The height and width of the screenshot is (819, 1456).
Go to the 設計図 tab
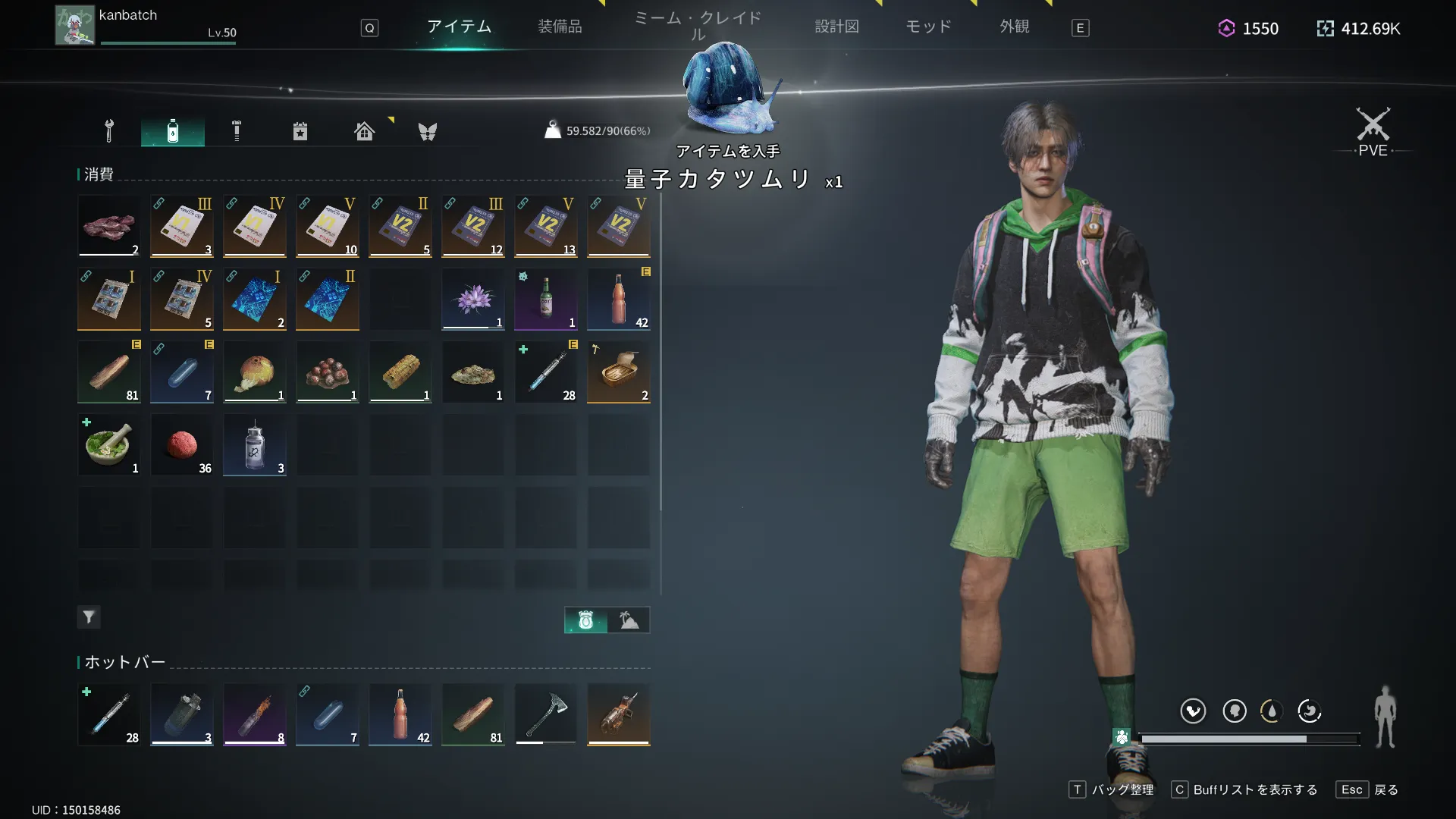coord(836,27)
